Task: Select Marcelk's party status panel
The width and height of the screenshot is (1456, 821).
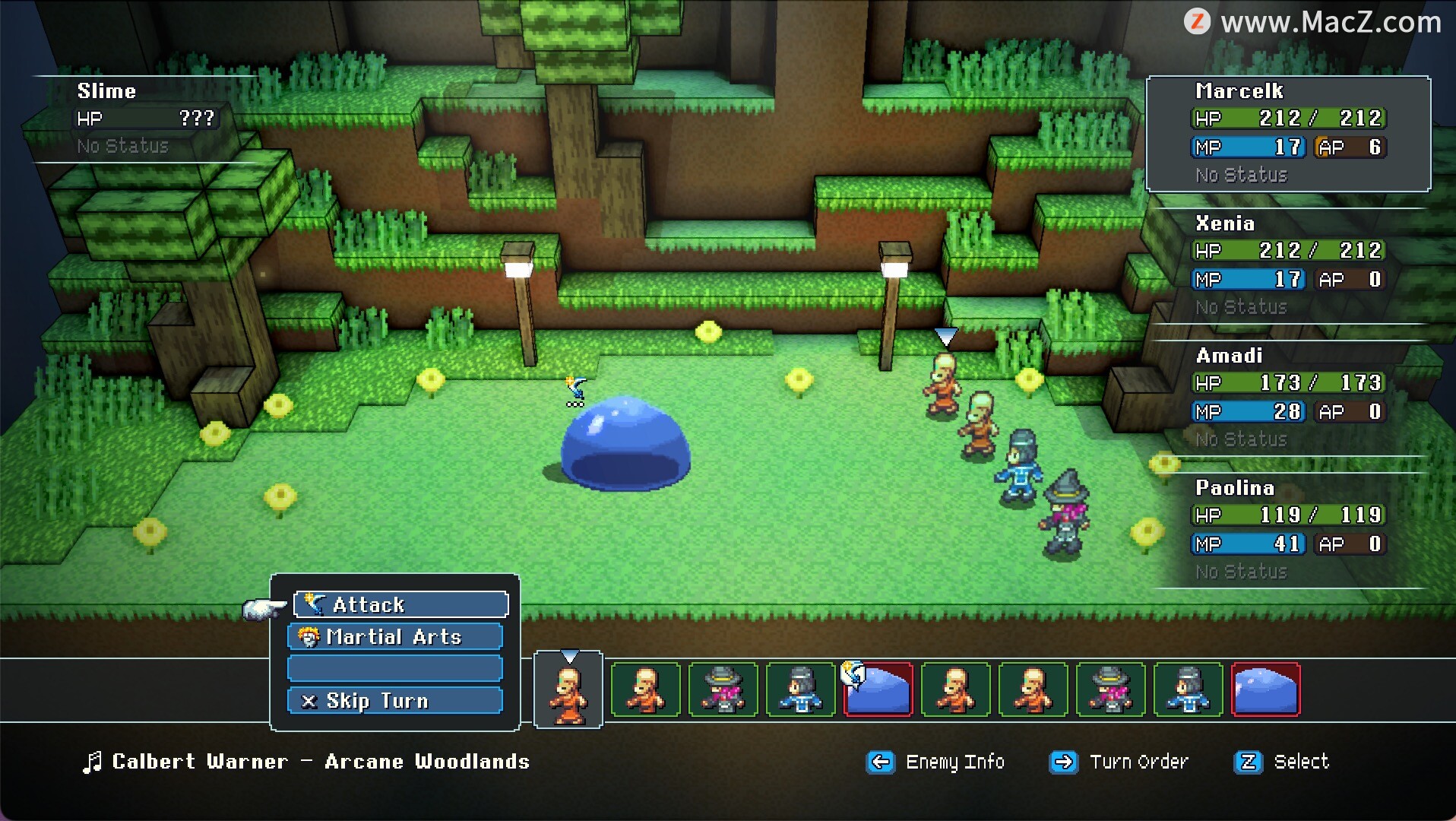Action: point(1288,133)
